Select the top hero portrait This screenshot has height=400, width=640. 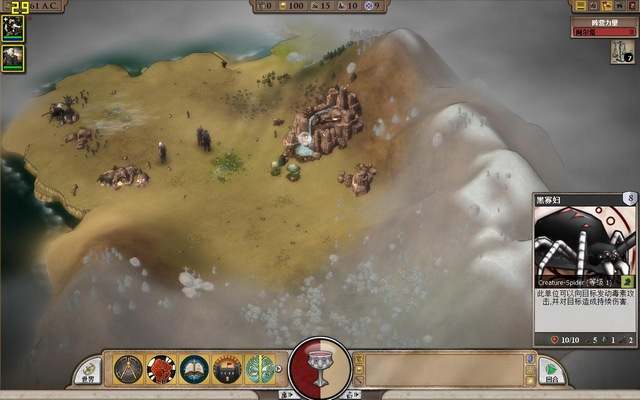[14, 27]
